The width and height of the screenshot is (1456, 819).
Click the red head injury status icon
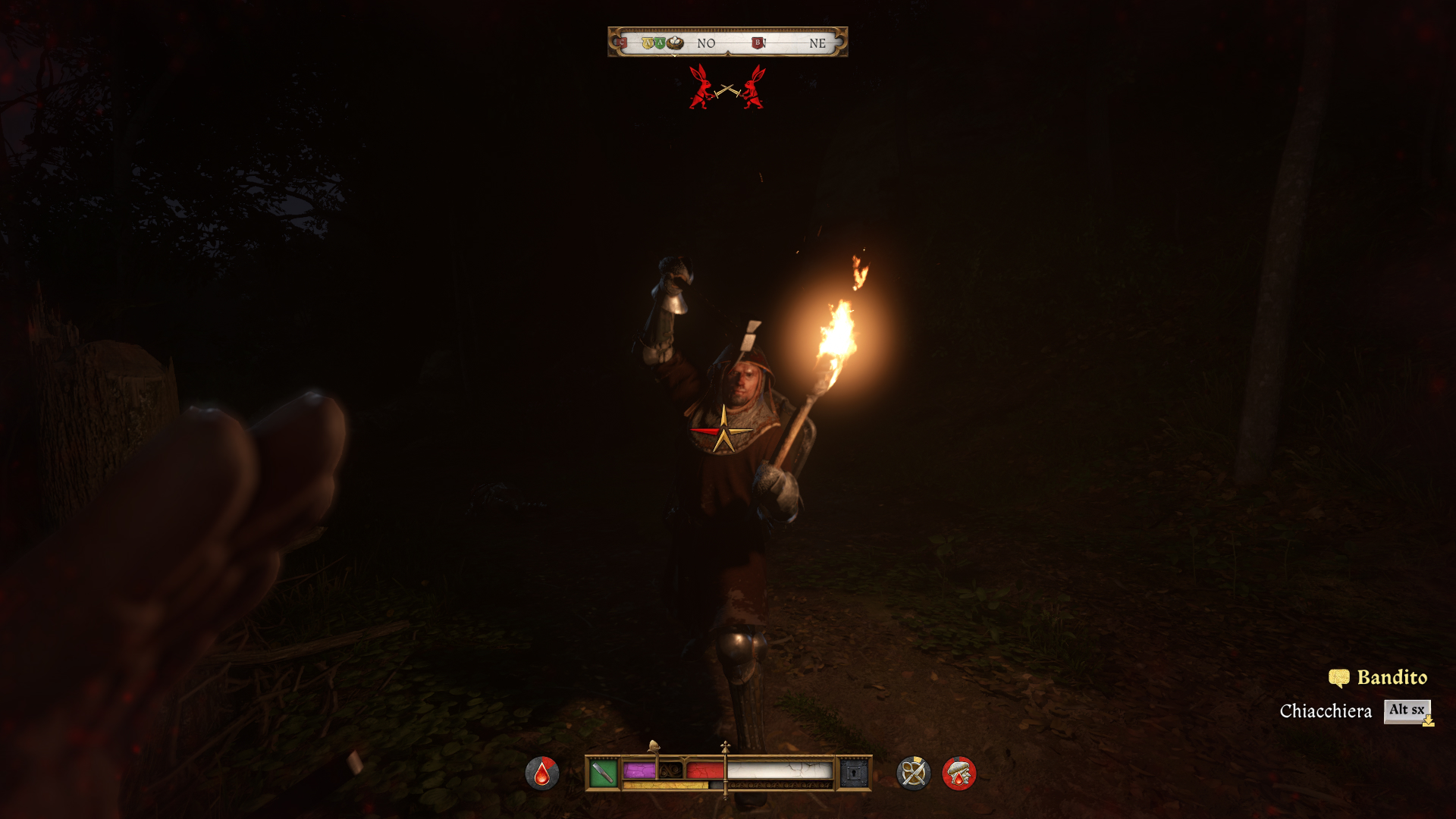(x=959, y=773)
